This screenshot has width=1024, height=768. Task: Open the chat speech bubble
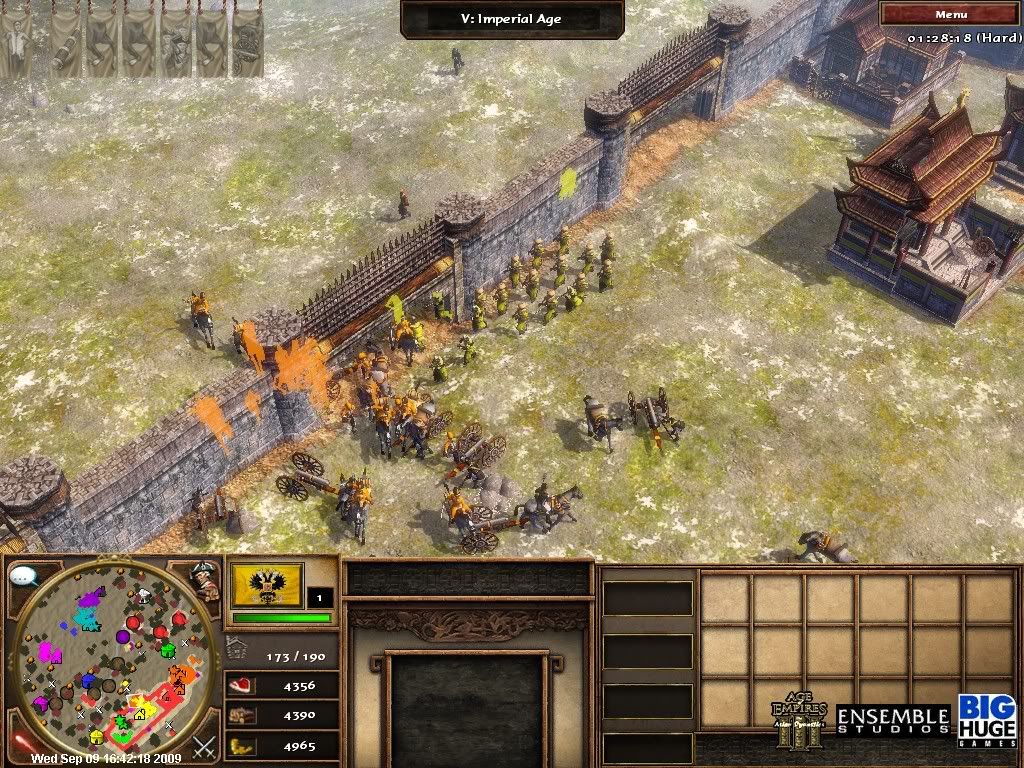[x=23, y=577]
